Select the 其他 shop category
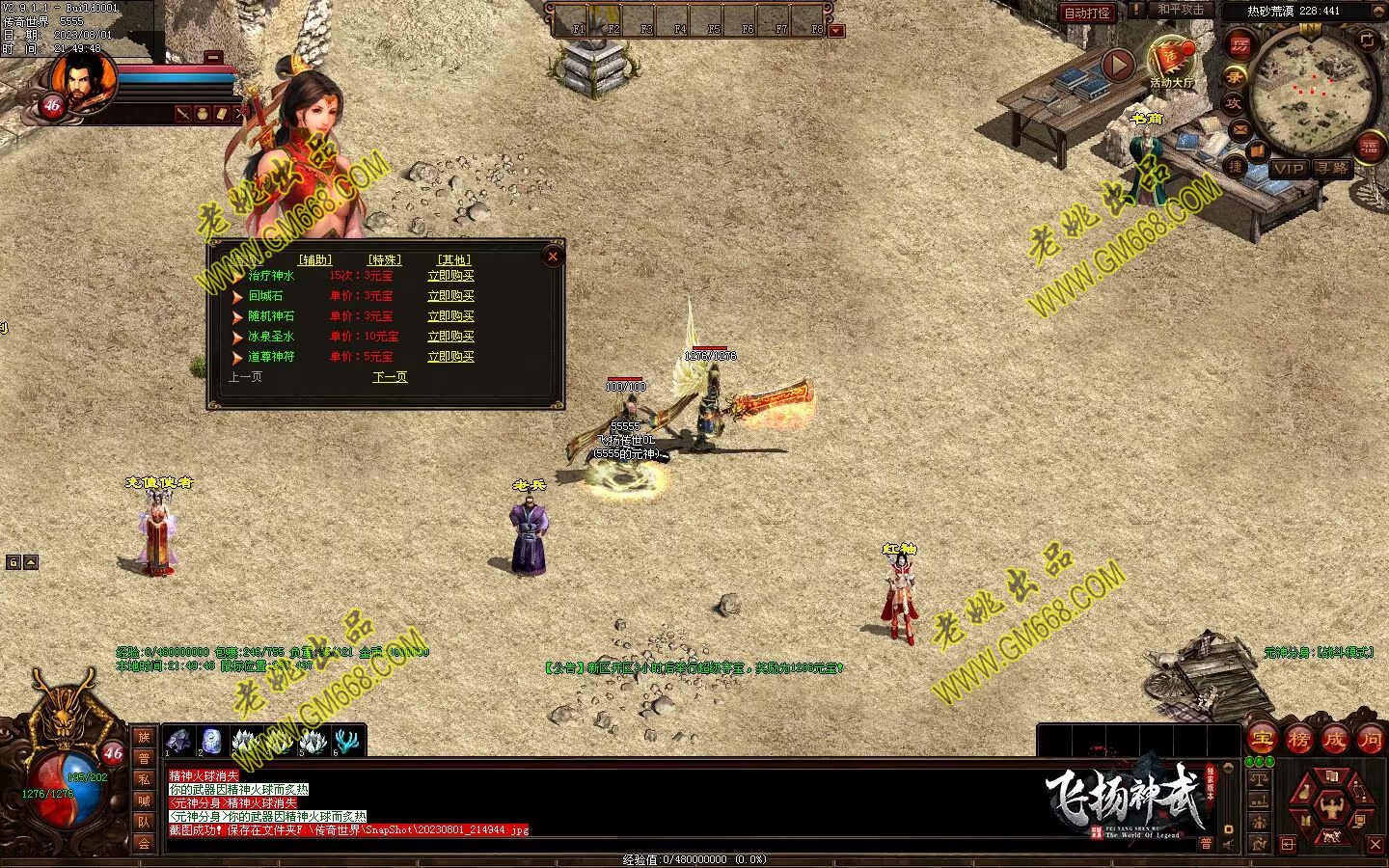The image size is (1389, 868). 453,260
